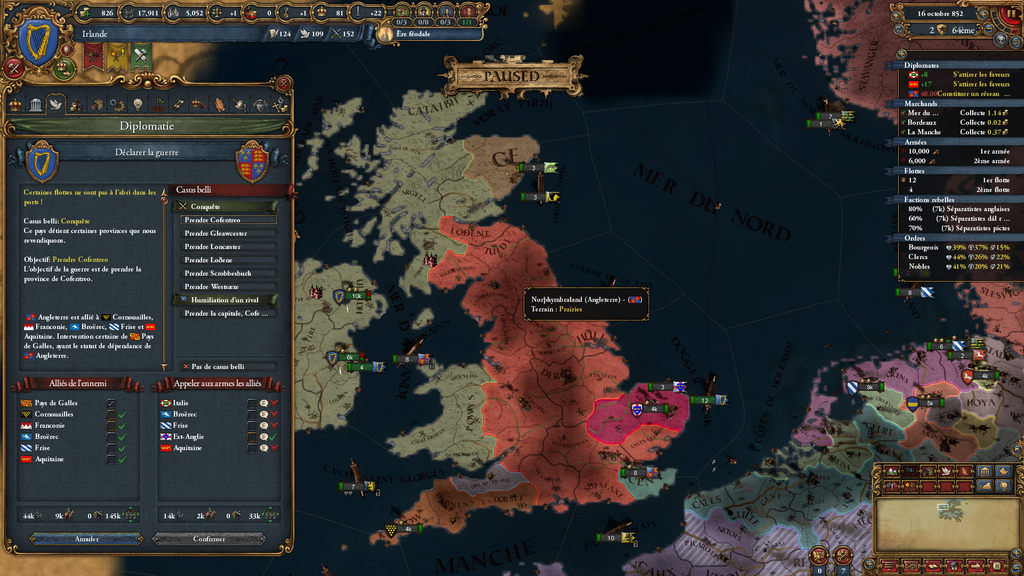
Task: Toggle call to arms for Italie
Action: (x=253, y=403)
